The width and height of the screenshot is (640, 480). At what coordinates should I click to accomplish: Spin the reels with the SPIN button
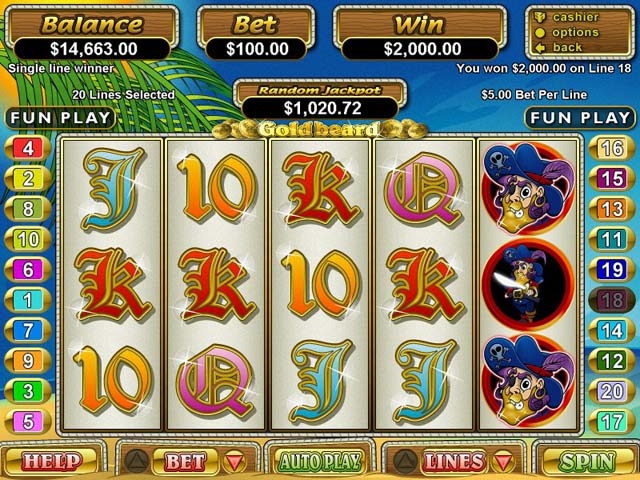click(x=586, y=462)
